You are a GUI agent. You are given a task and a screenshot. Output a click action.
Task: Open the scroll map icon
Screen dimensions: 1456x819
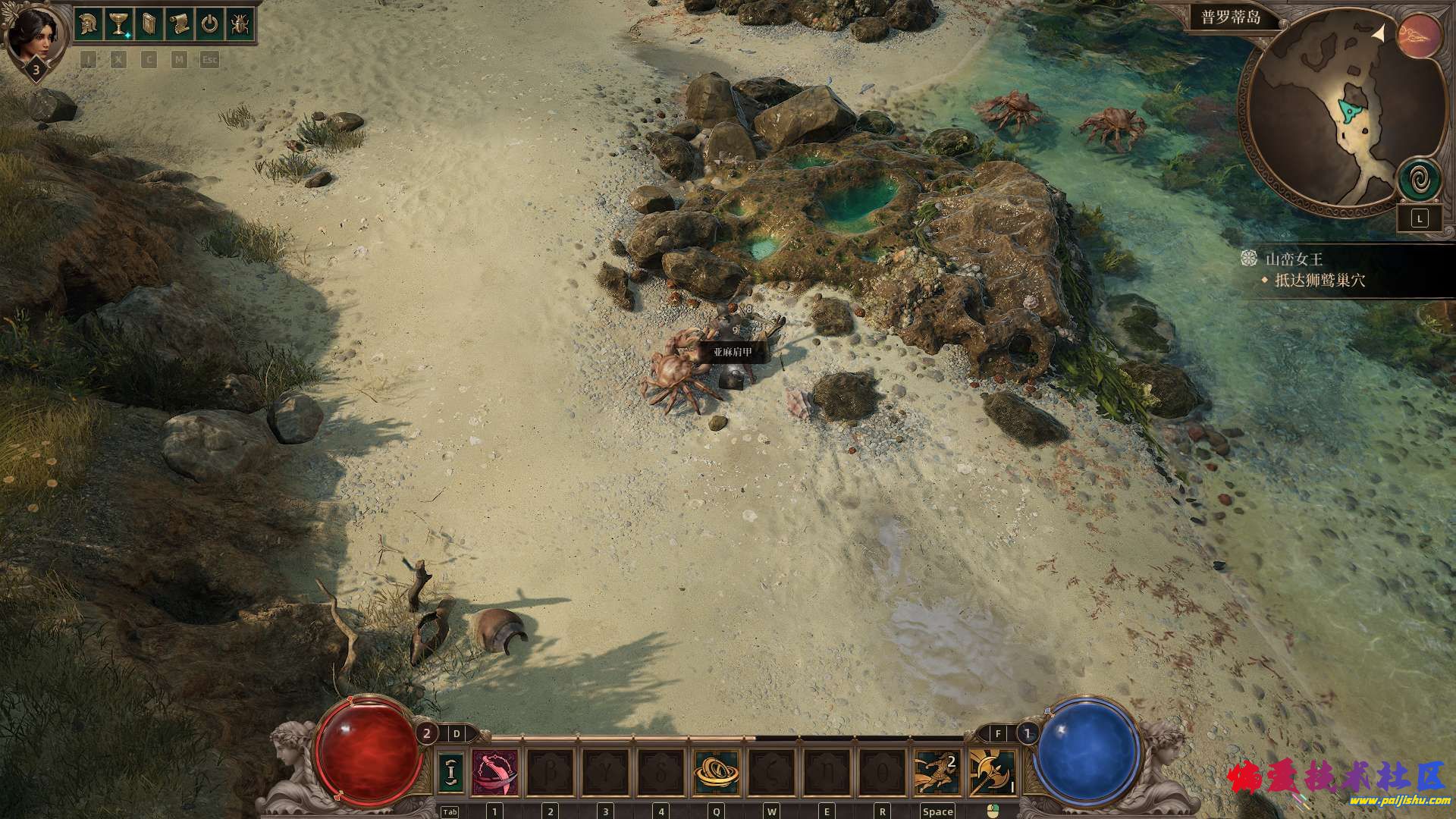179,24
